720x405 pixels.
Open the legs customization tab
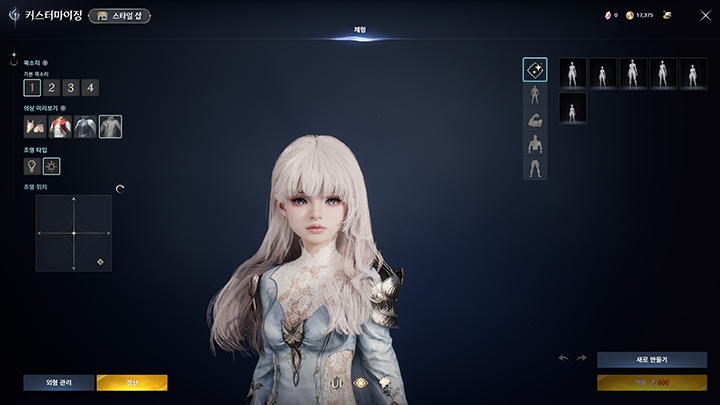(535, 168)
